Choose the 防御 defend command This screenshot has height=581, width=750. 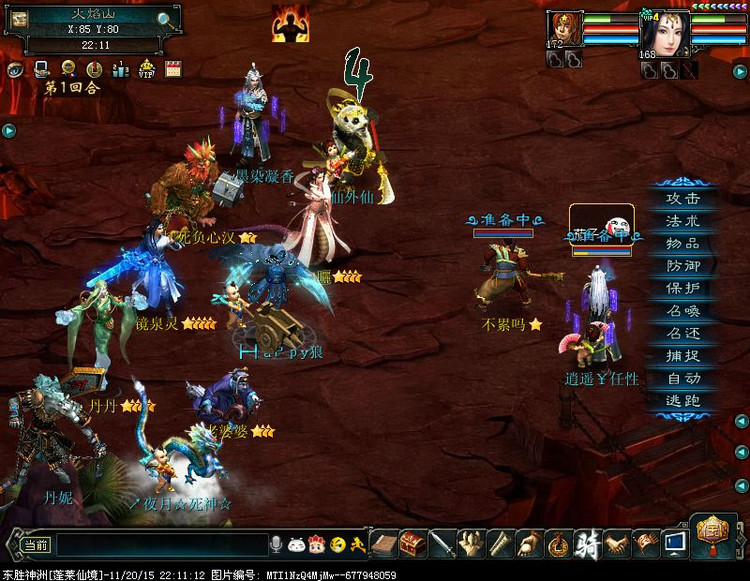click(x=684, y=266)
